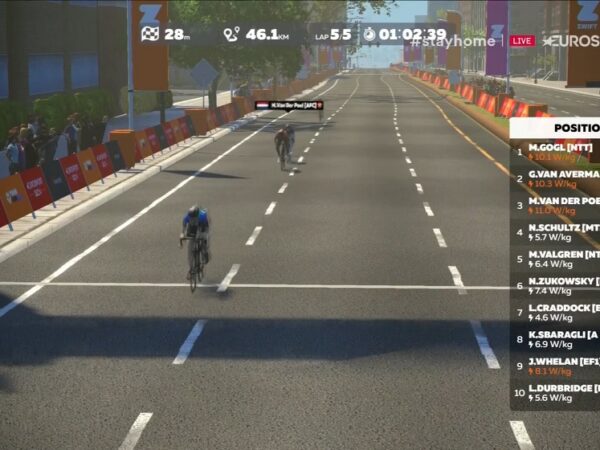Choose L.Durbridge's leaderboard row
The height and width of the screenshot is (450, 600).
560,392
